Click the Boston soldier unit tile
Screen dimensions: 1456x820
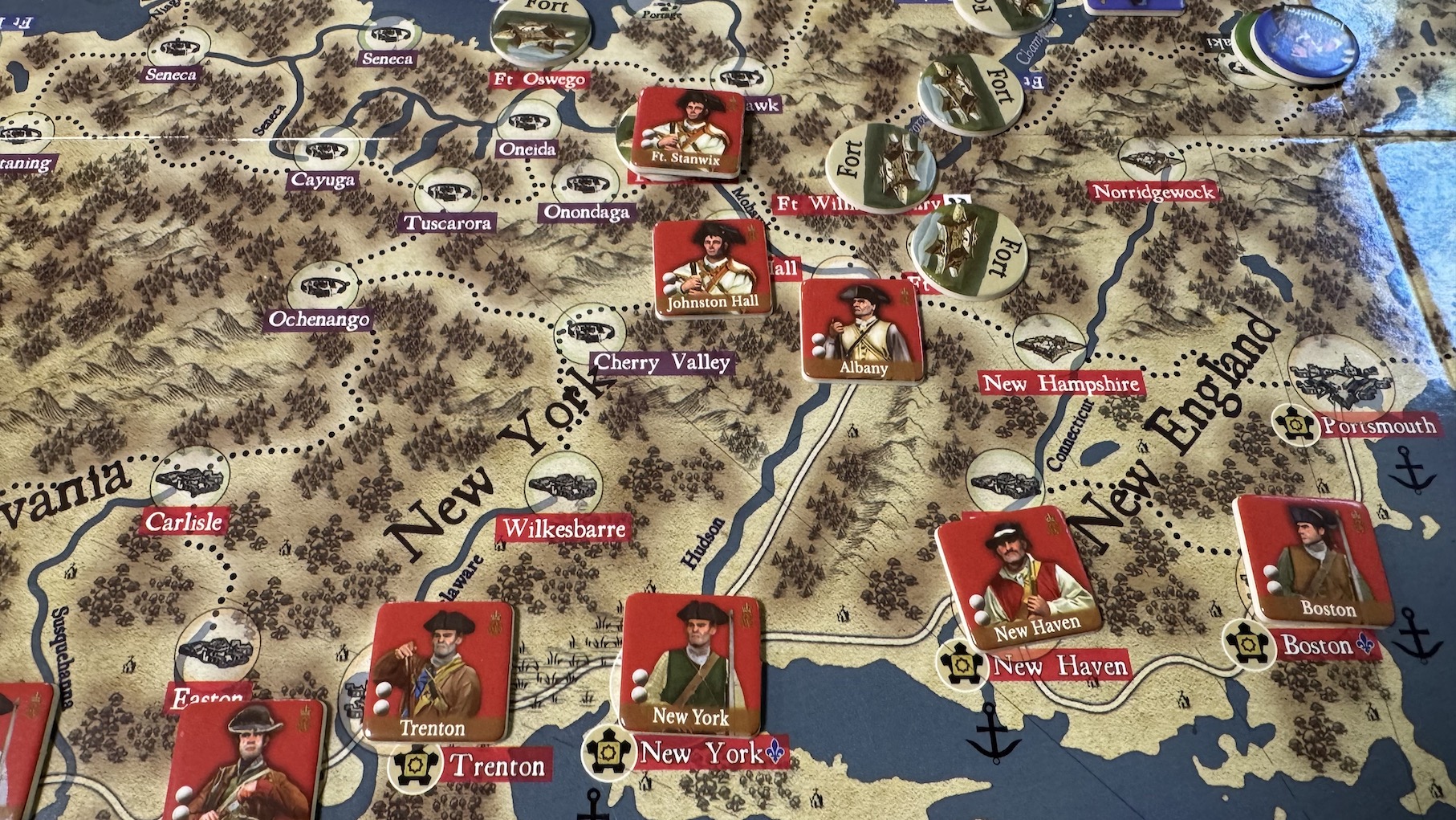point(1314,558)
